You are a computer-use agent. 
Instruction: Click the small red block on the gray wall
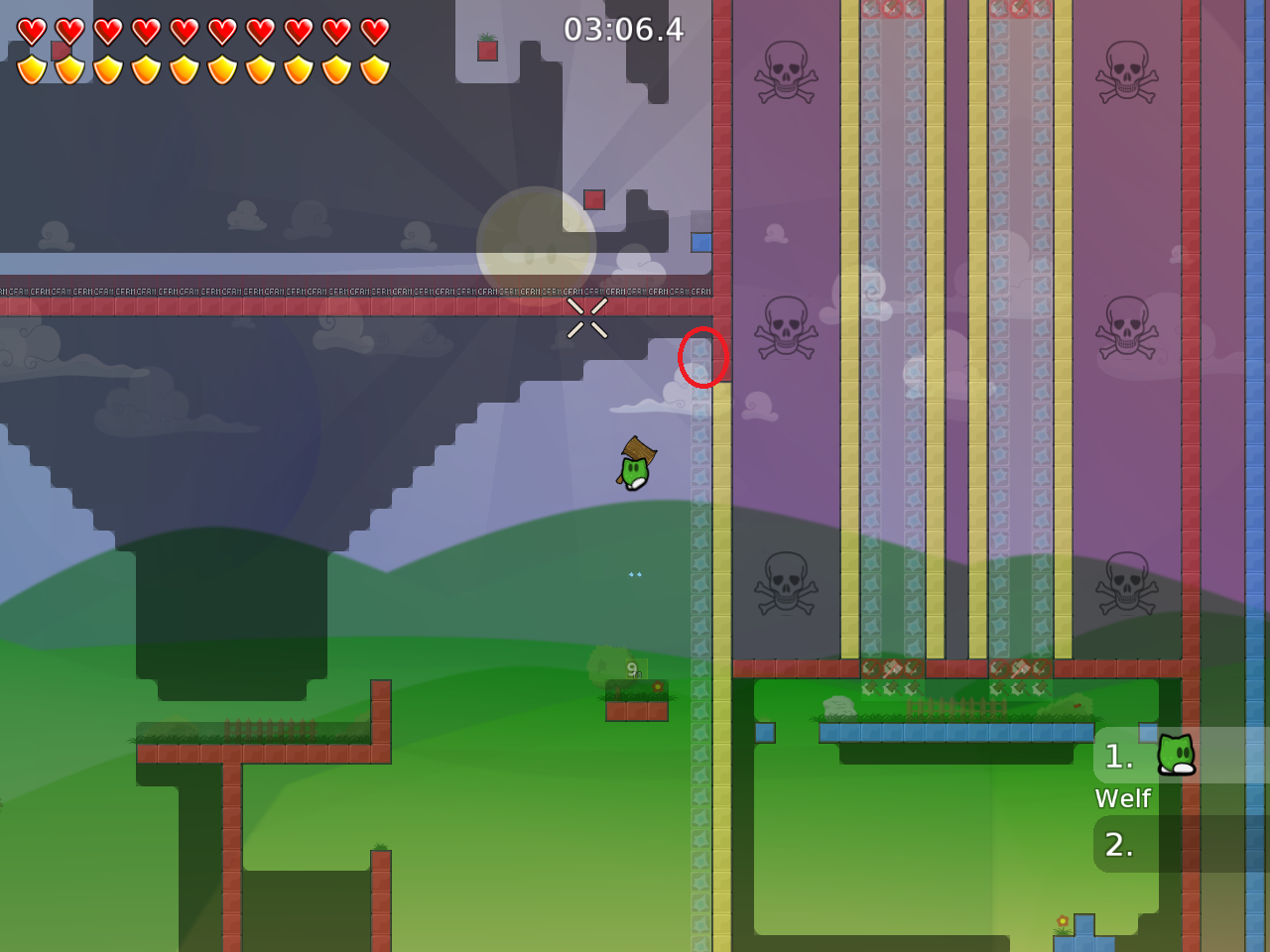click(x=593, y=200)
